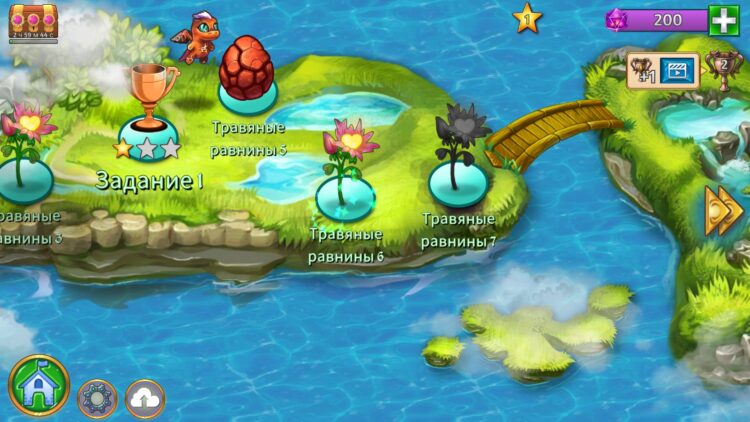Screen dimensions: 750x422
Task: Open settings with the gear icon
Action: pyautogui.click(x=97, y=398)
